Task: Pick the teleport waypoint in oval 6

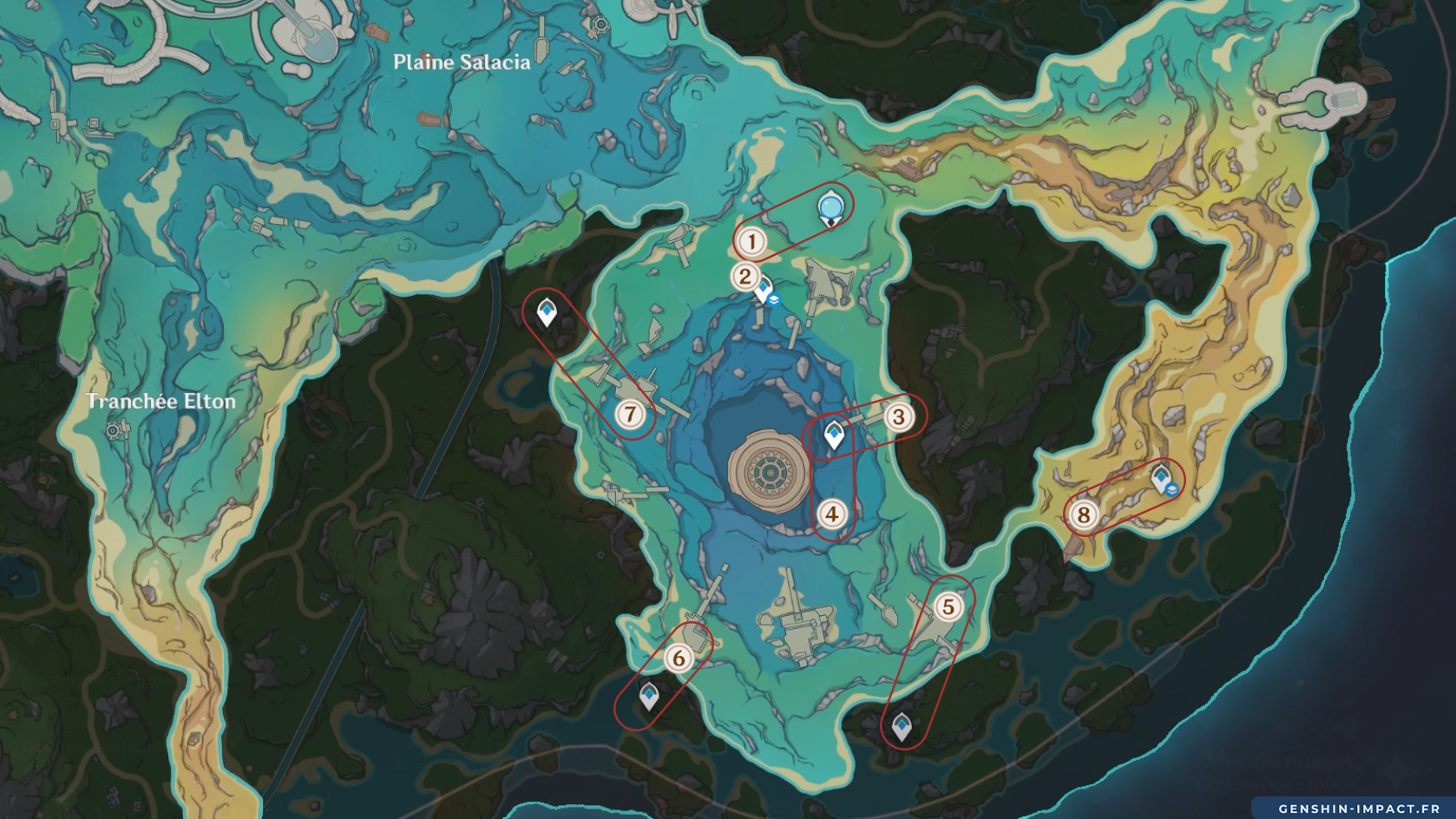Action: 649,695
